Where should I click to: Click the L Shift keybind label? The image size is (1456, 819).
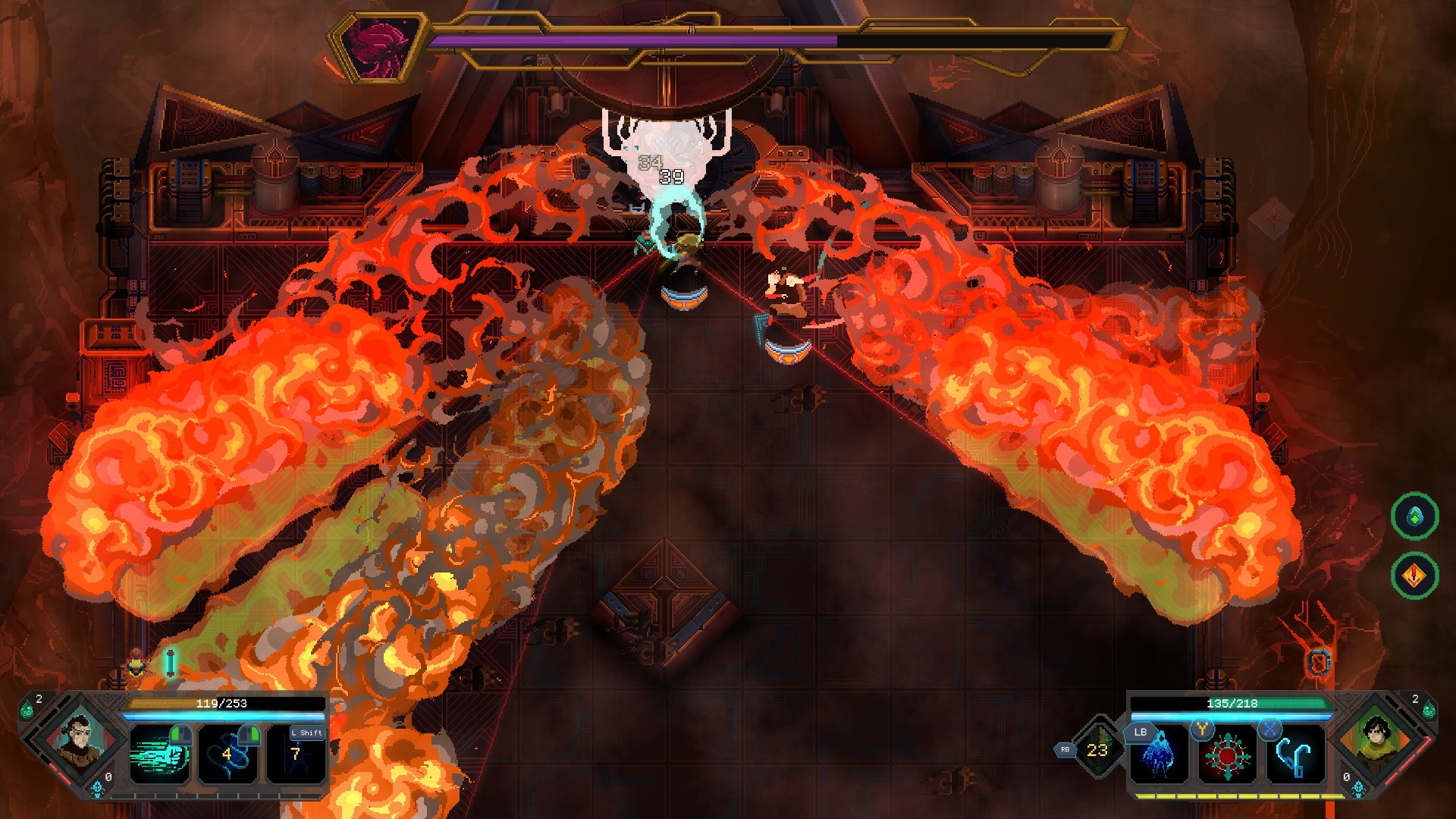click(x=306, y=733)
